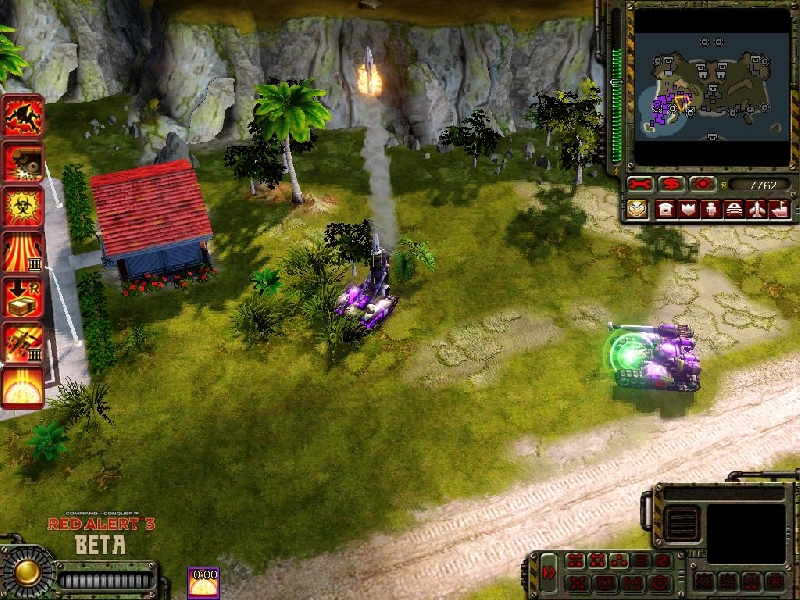Image resolution: width=800 pixels, height=600 pixels.
Task: Select the purple timer icon at bottom
Action: point(204,582)
